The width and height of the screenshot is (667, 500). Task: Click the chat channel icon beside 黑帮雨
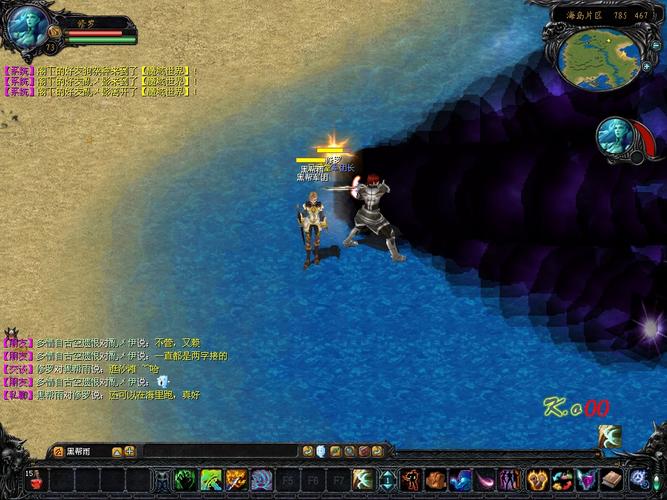tap(59, 452)
